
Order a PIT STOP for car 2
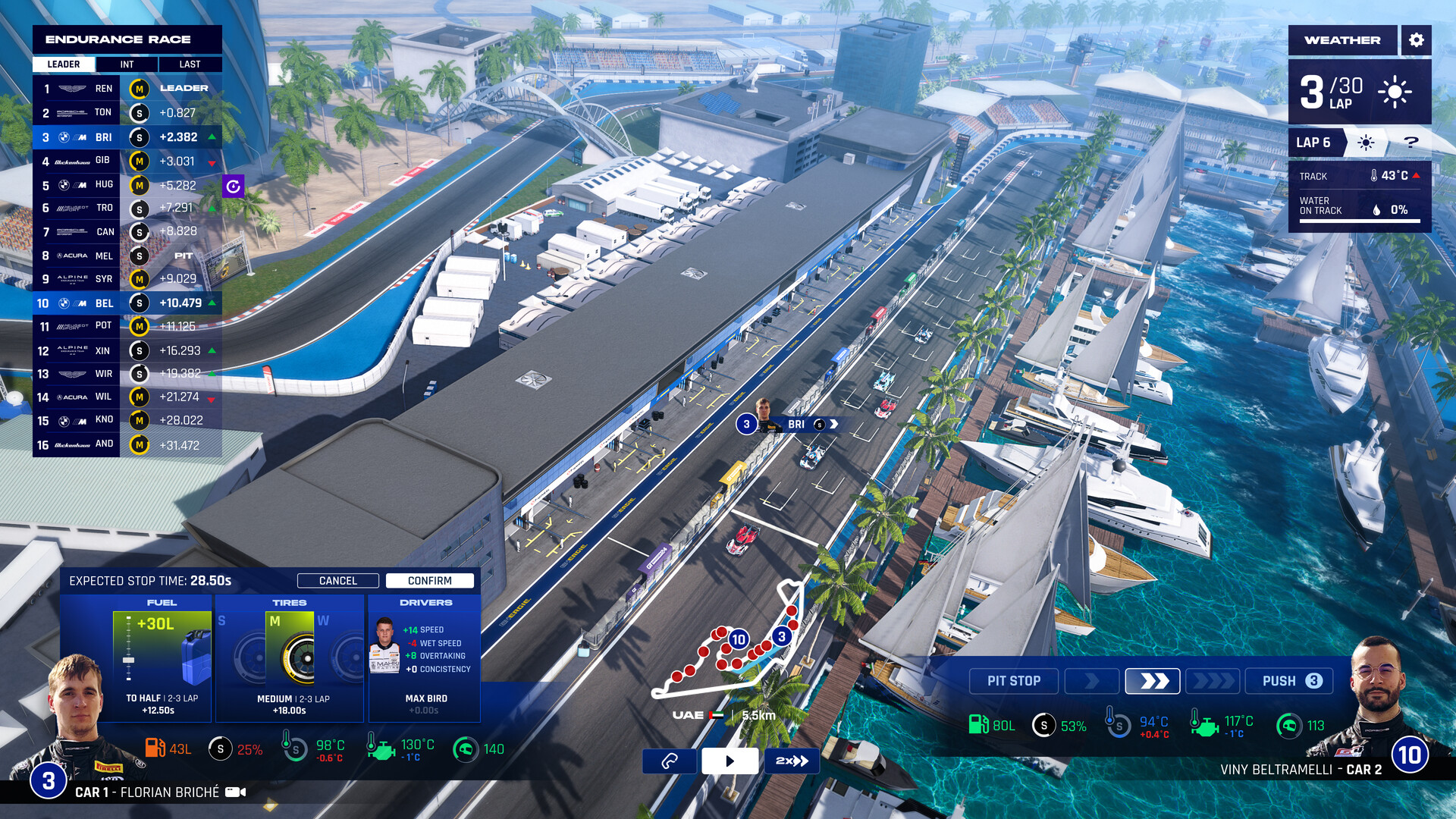pos(1013,681)
